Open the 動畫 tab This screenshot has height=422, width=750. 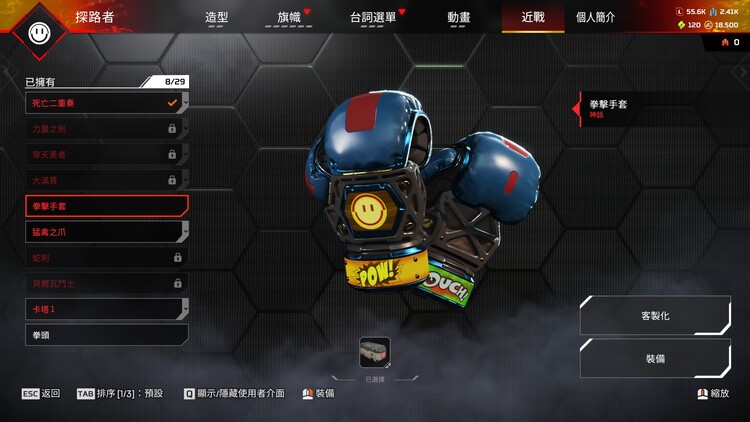pyautogui.click(x=459, y=17)
